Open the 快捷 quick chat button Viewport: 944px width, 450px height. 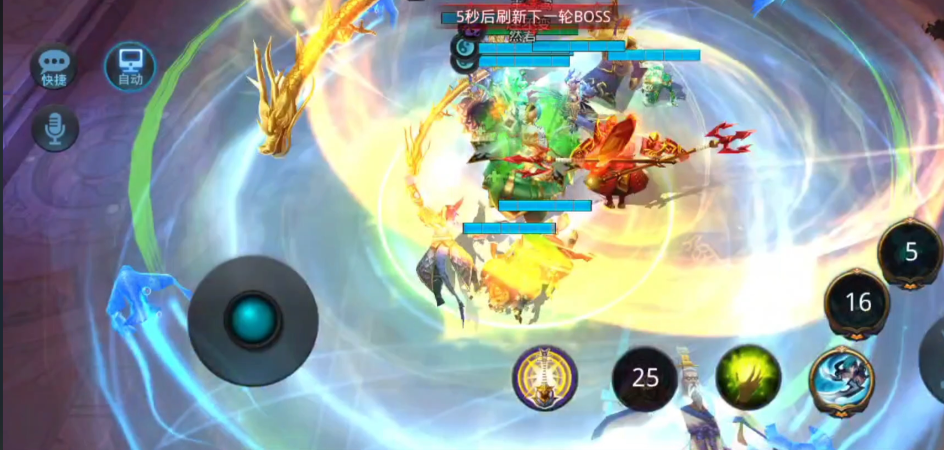(53, 67)
